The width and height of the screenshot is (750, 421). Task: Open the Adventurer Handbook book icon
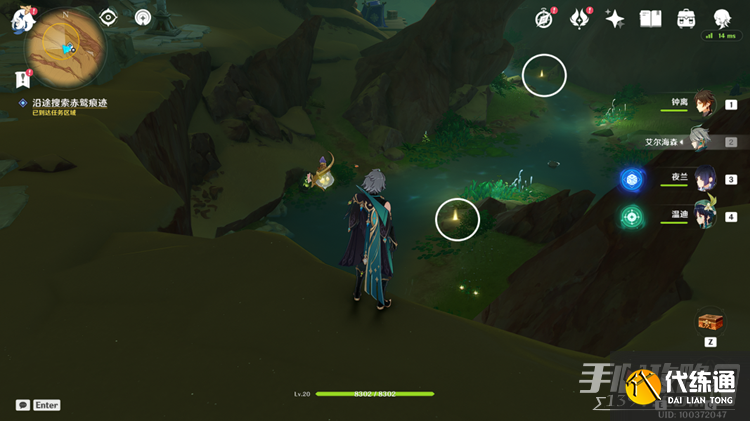(x=651, y=19)
